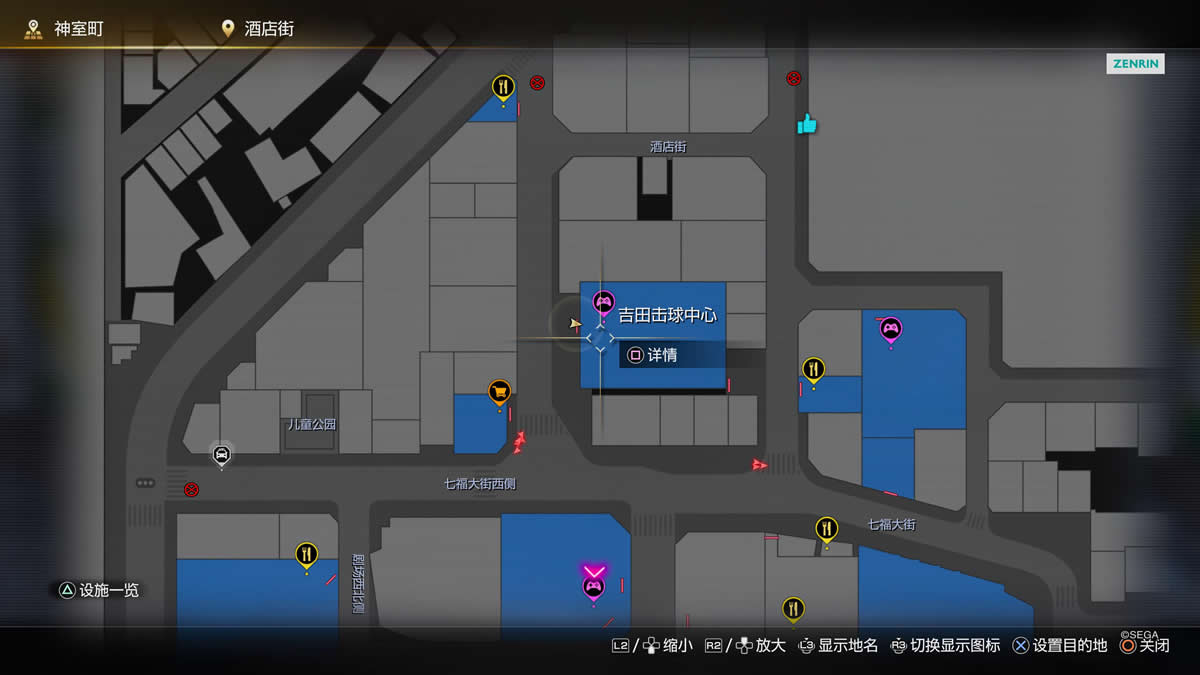This screenshot has height=675, width=1200.
Task: Open 详情 for 吉田击球中心
Action: [652, 355]
